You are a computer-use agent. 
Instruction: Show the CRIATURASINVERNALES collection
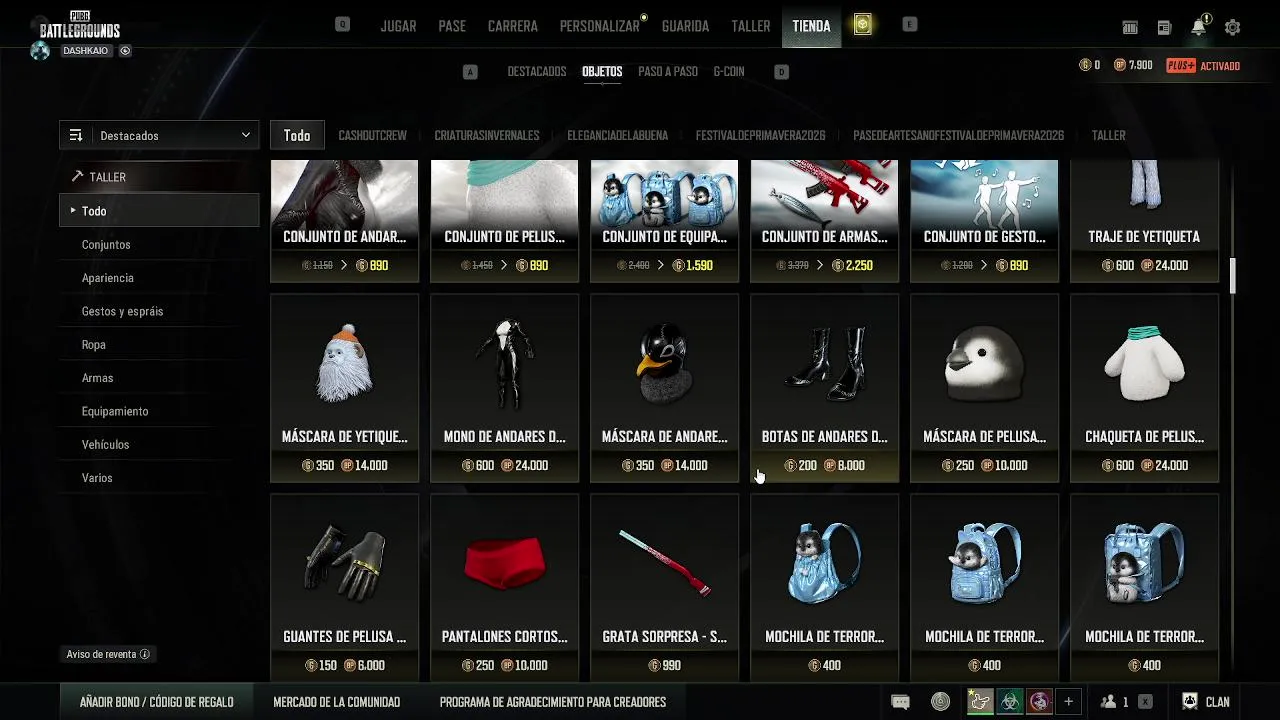coord(487,136)
